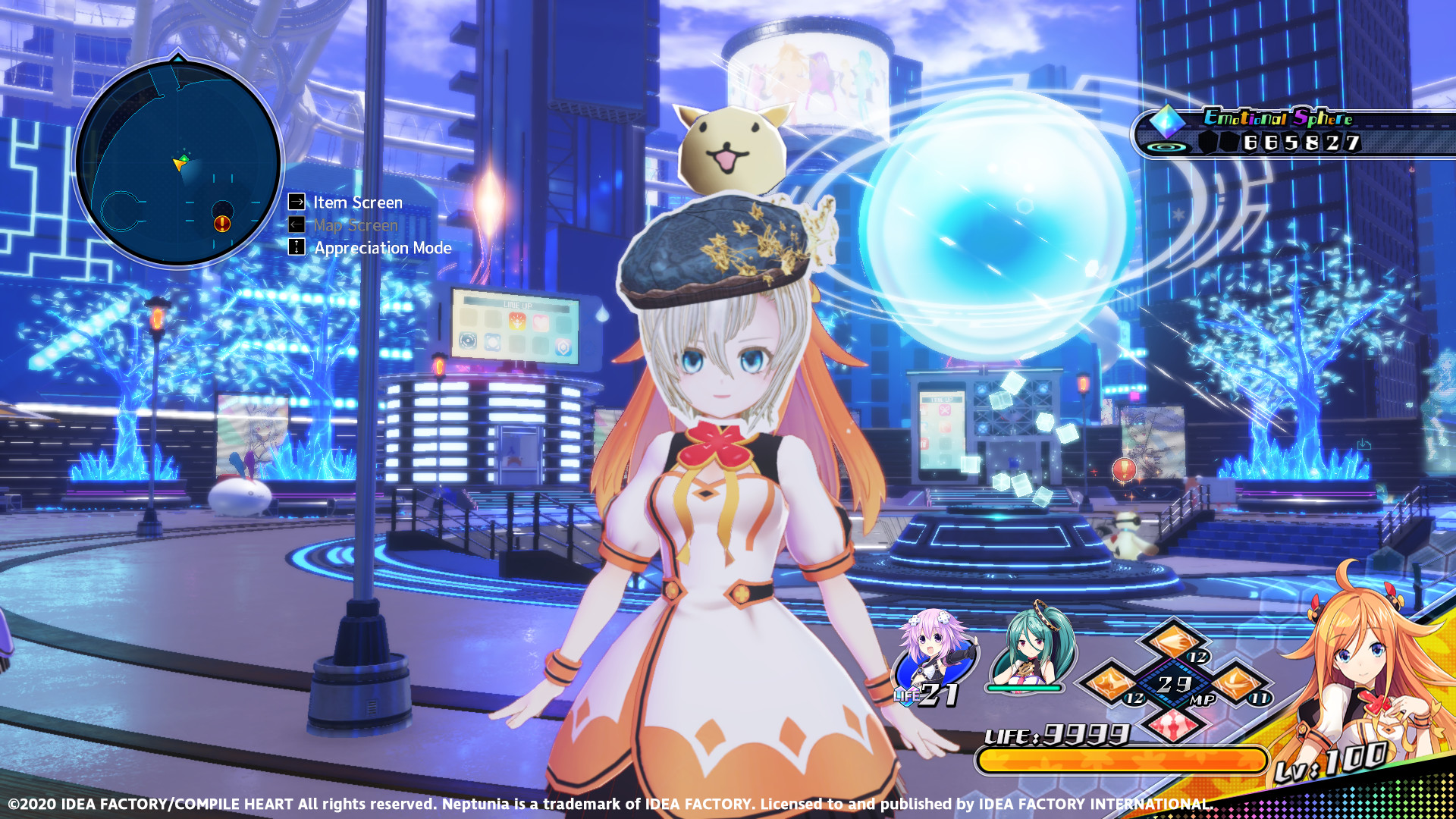This screenshot has width=1456, height=819.
Task: Open the Map Screen
Action: pyautogui.click(x=355, y=225)
